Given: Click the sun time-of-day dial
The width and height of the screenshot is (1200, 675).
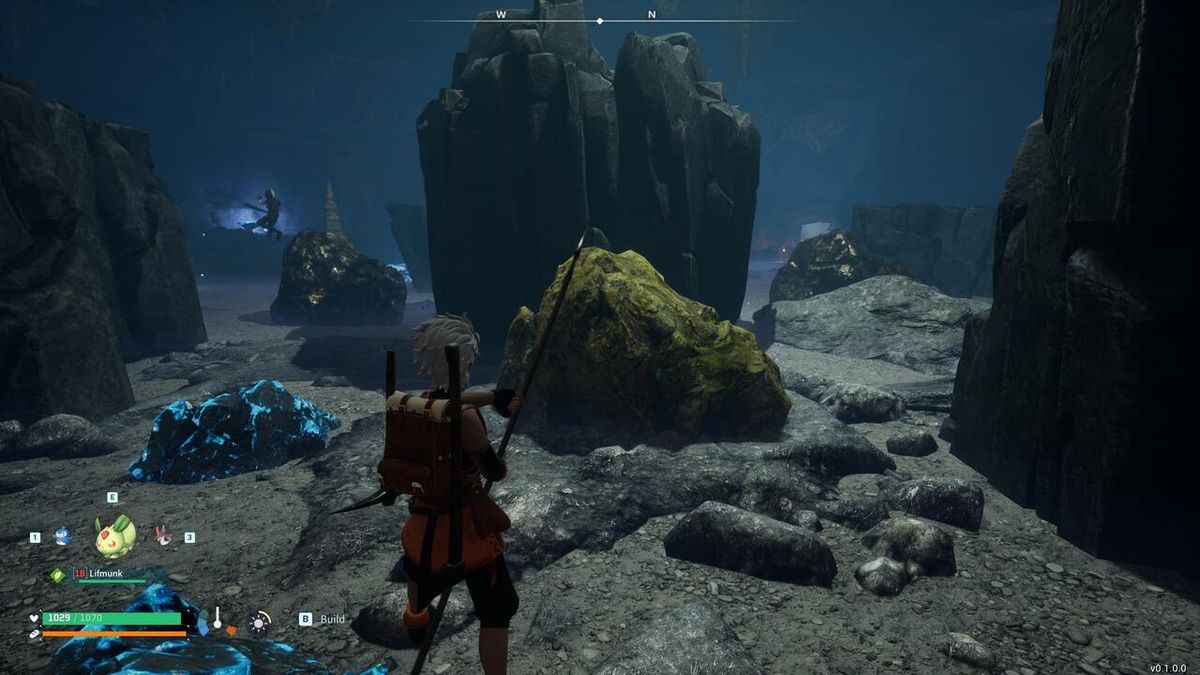Looking at the screenshot, I should (259, 622).
